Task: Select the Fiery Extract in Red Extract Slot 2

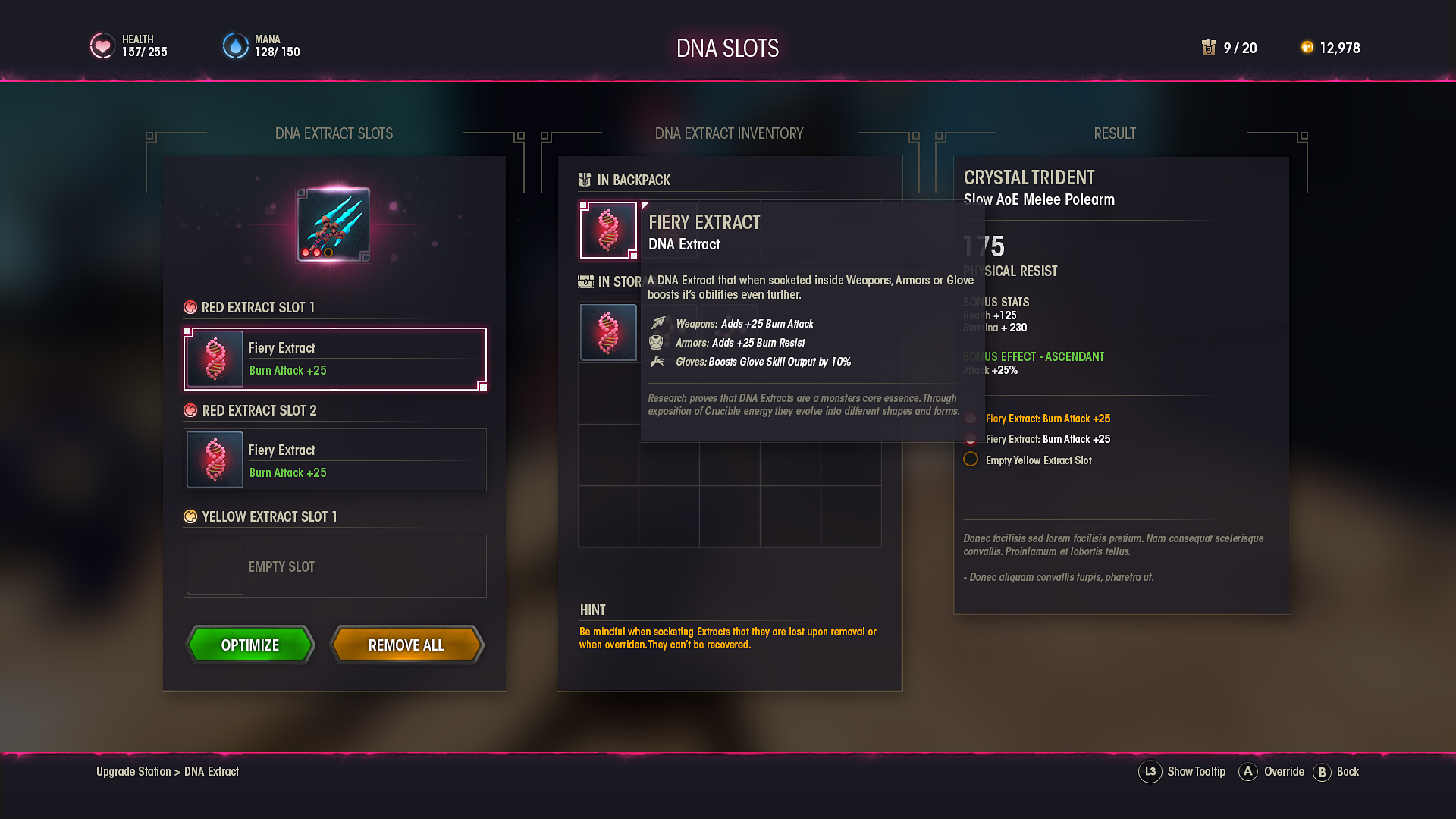Action: click(334, 460)
